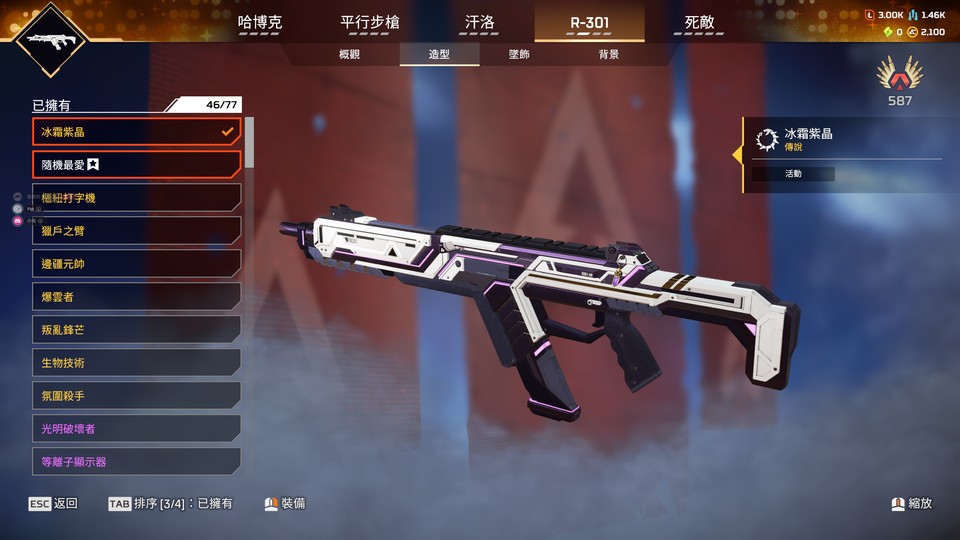Screen dimensions: 960x540
Task: Switch to the 背景 sub-tab
Action: tap(608, 54)
